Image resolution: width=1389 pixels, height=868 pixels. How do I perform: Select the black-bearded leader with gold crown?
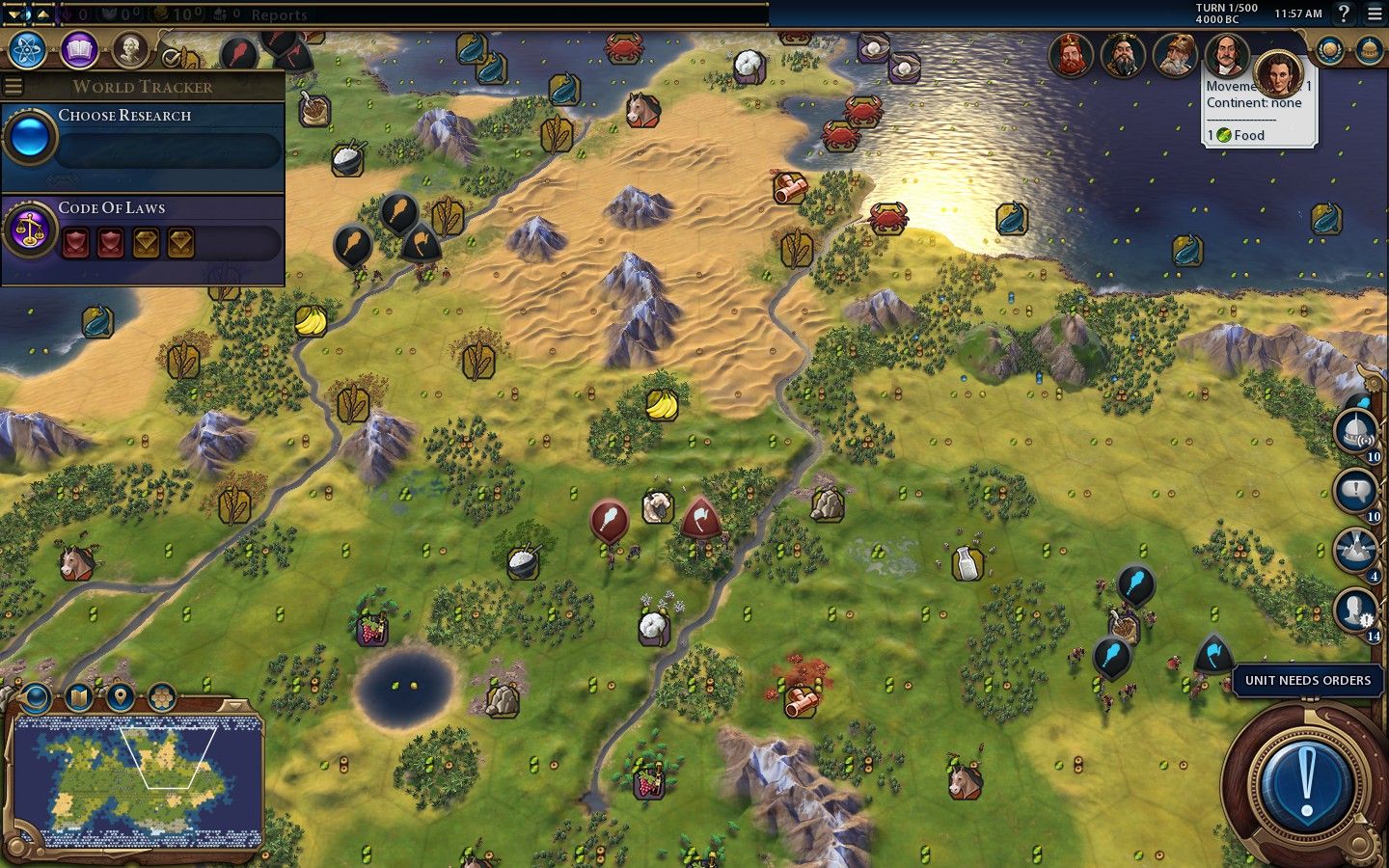[x=1123, y=56]
